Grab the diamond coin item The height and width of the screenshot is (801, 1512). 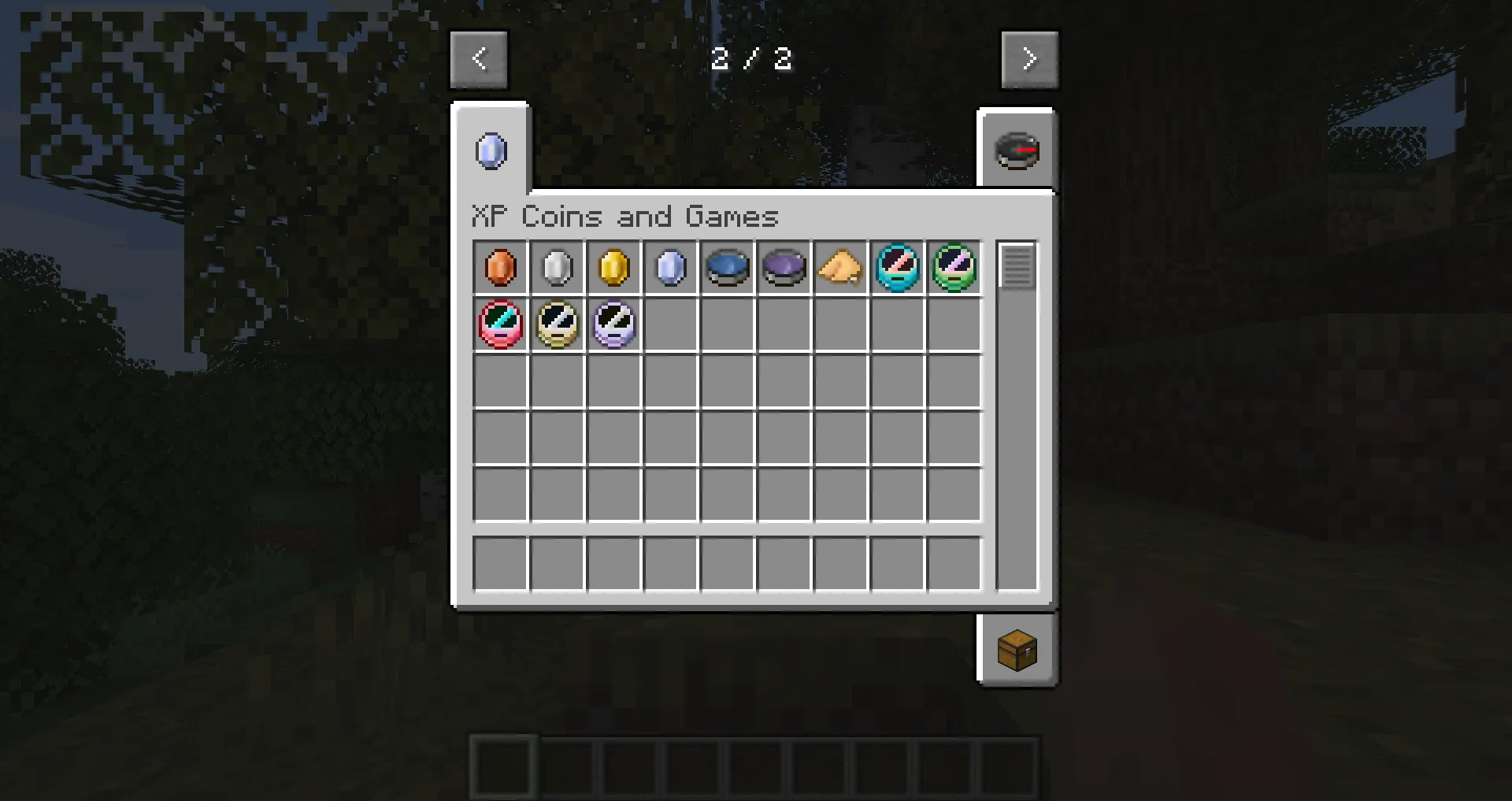pyautogui.click(x=671, y=268)
